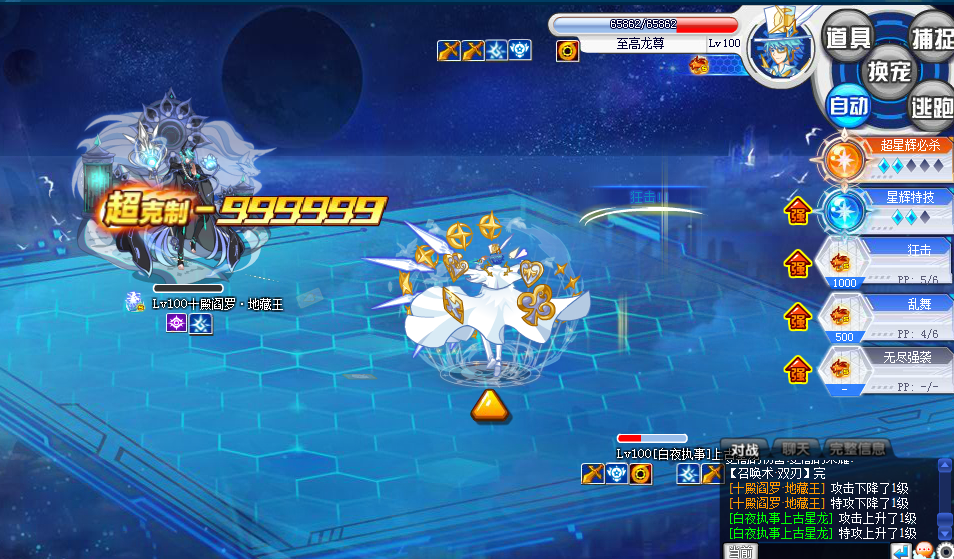The width and height of the screenshot is (954, 559).
Task: Send chat with the blue enter arrow
Action: tap(901, 550)
